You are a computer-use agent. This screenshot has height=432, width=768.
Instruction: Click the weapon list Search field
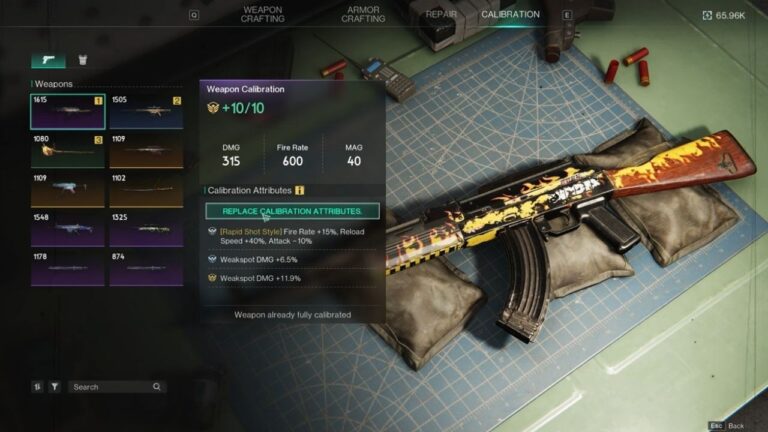pyautogui.click(x=112, y=387)
